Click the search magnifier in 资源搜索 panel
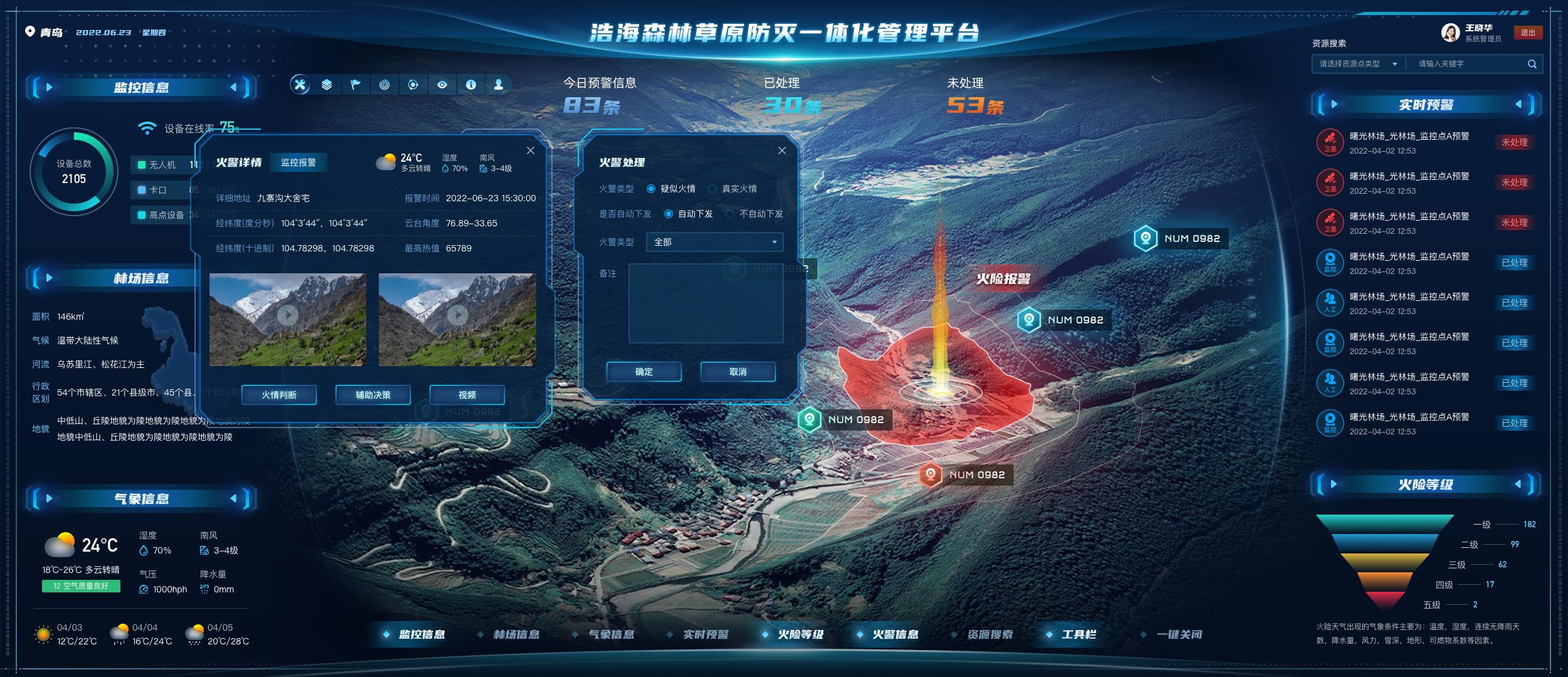This screenshot has height=677, width=1568. pos(1530,63)
